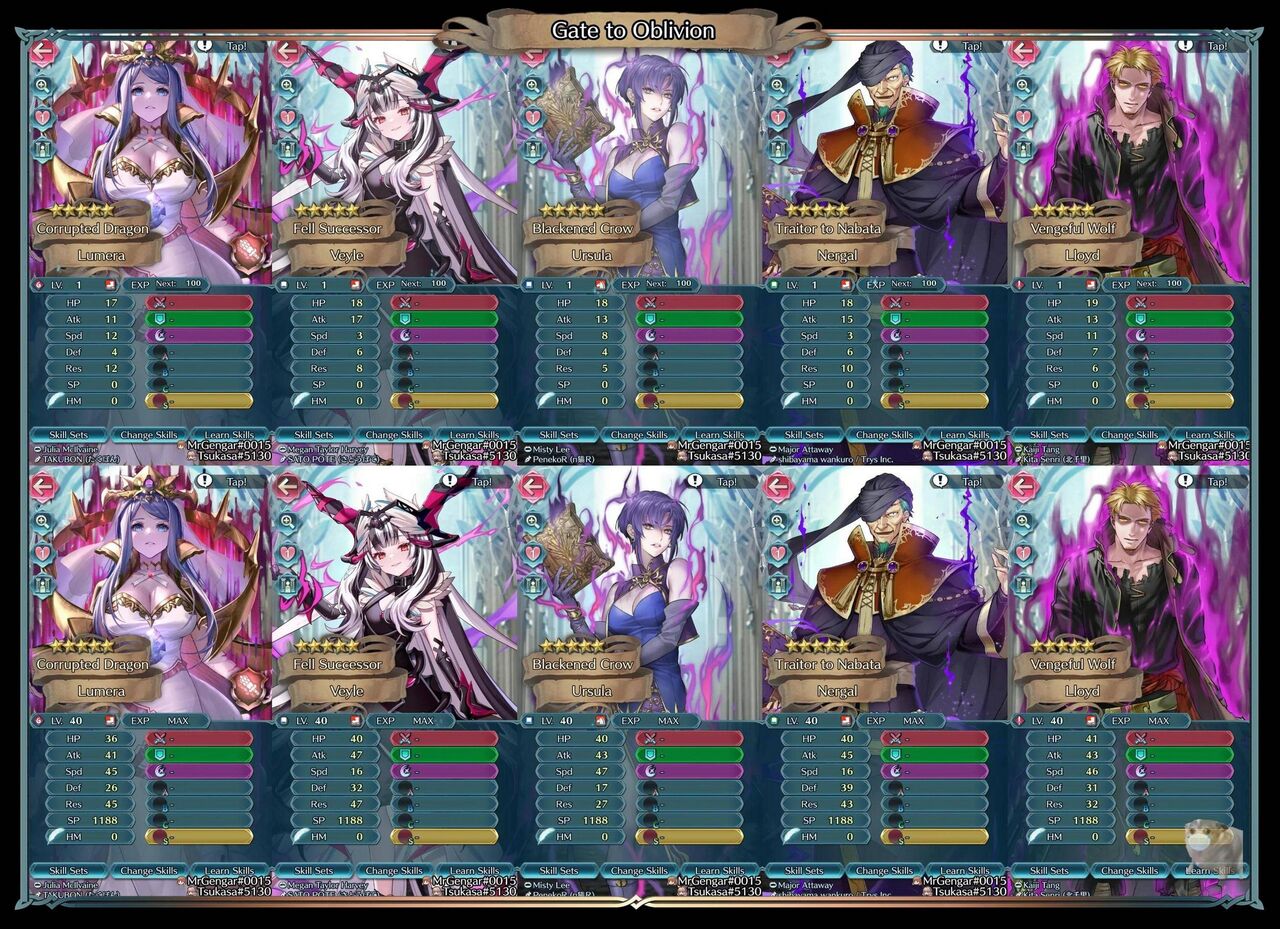This screenshot has width=1280, height=929.
Task: Open Change Skills for Ursula
Action: (639, 435)
